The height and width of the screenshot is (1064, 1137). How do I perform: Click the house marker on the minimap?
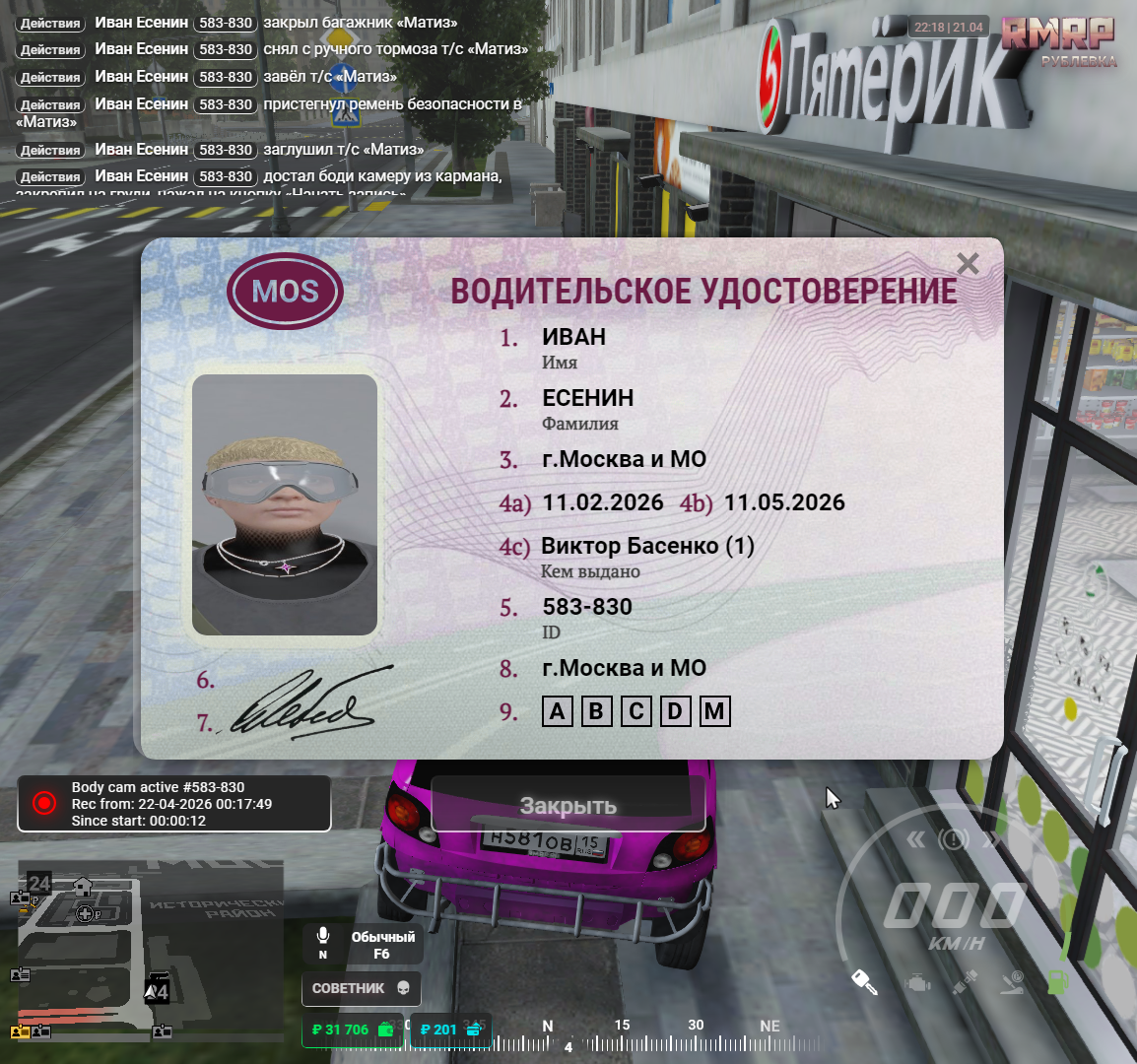[83, 888]
